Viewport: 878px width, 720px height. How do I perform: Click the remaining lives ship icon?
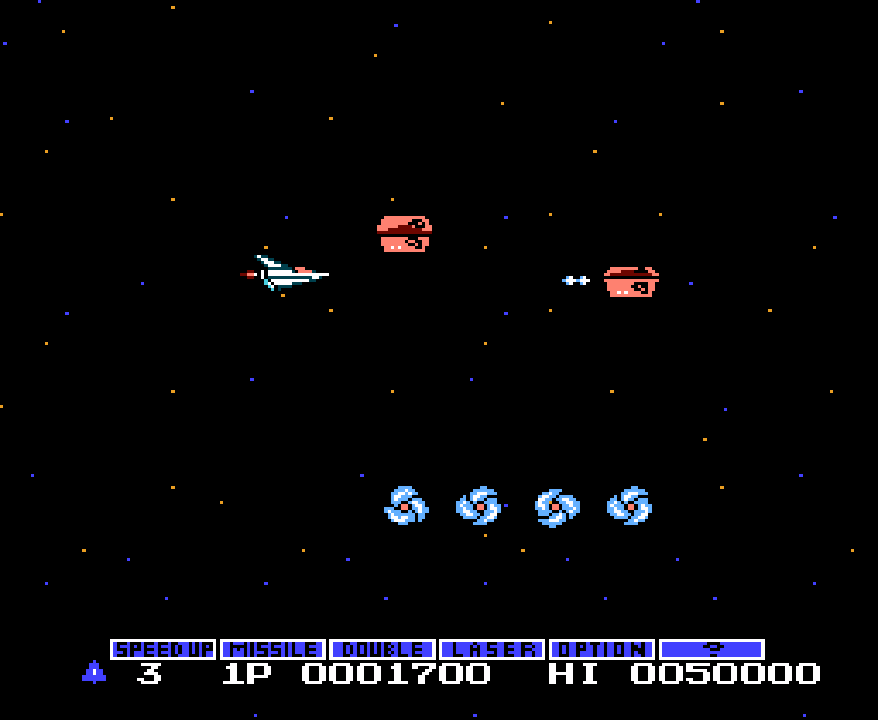(94, 672)
